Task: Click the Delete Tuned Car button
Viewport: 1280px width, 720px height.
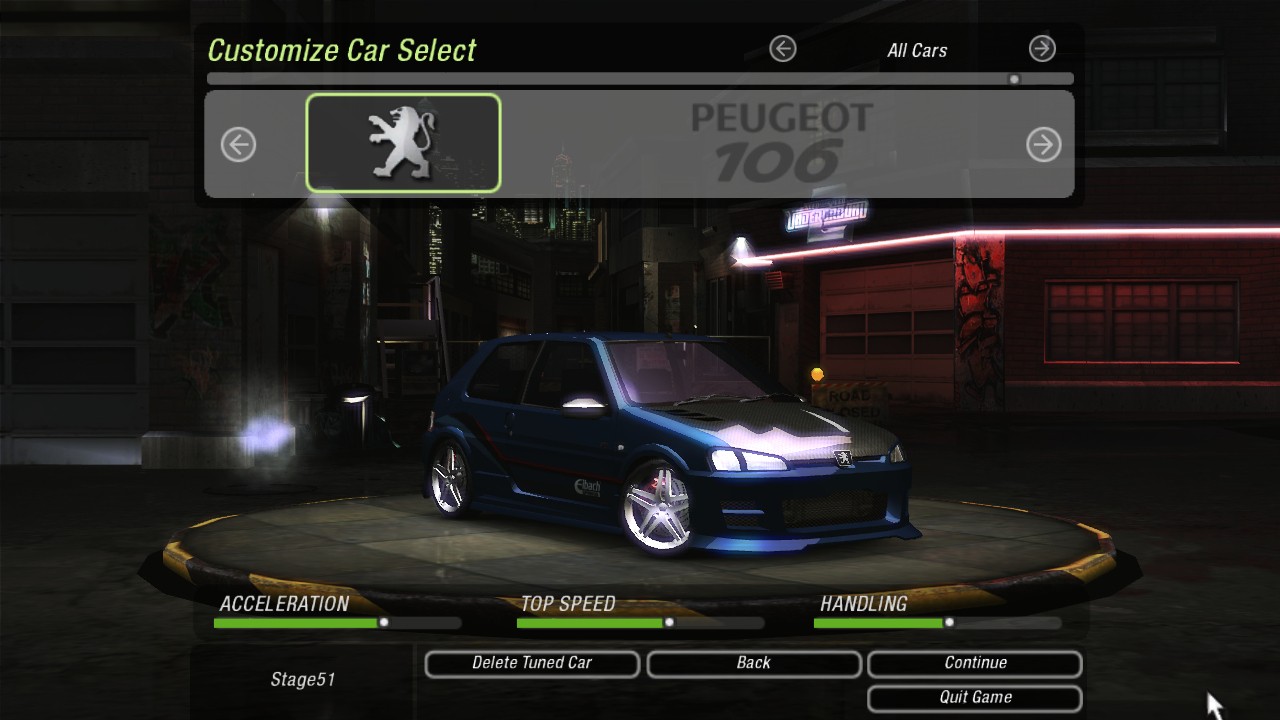Action: (x=532, y=664)
